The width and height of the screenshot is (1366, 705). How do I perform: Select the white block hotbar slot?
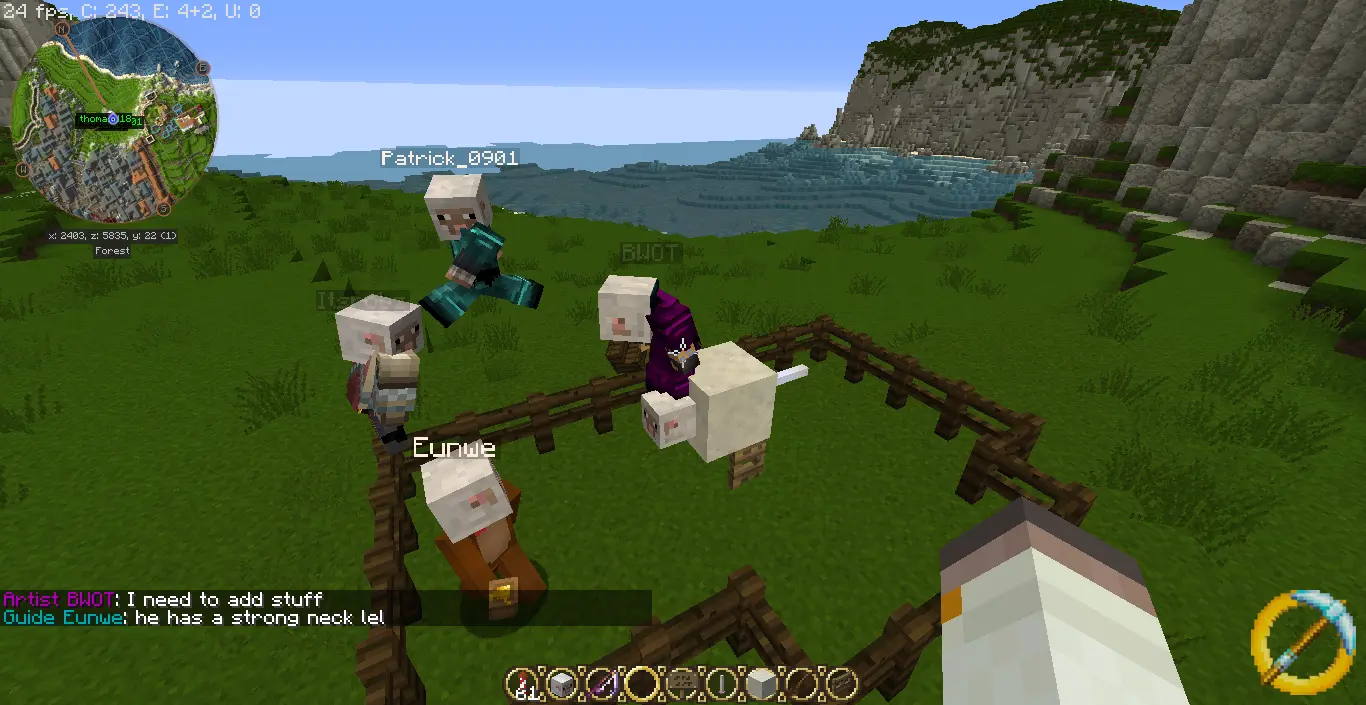pos(762,684)
